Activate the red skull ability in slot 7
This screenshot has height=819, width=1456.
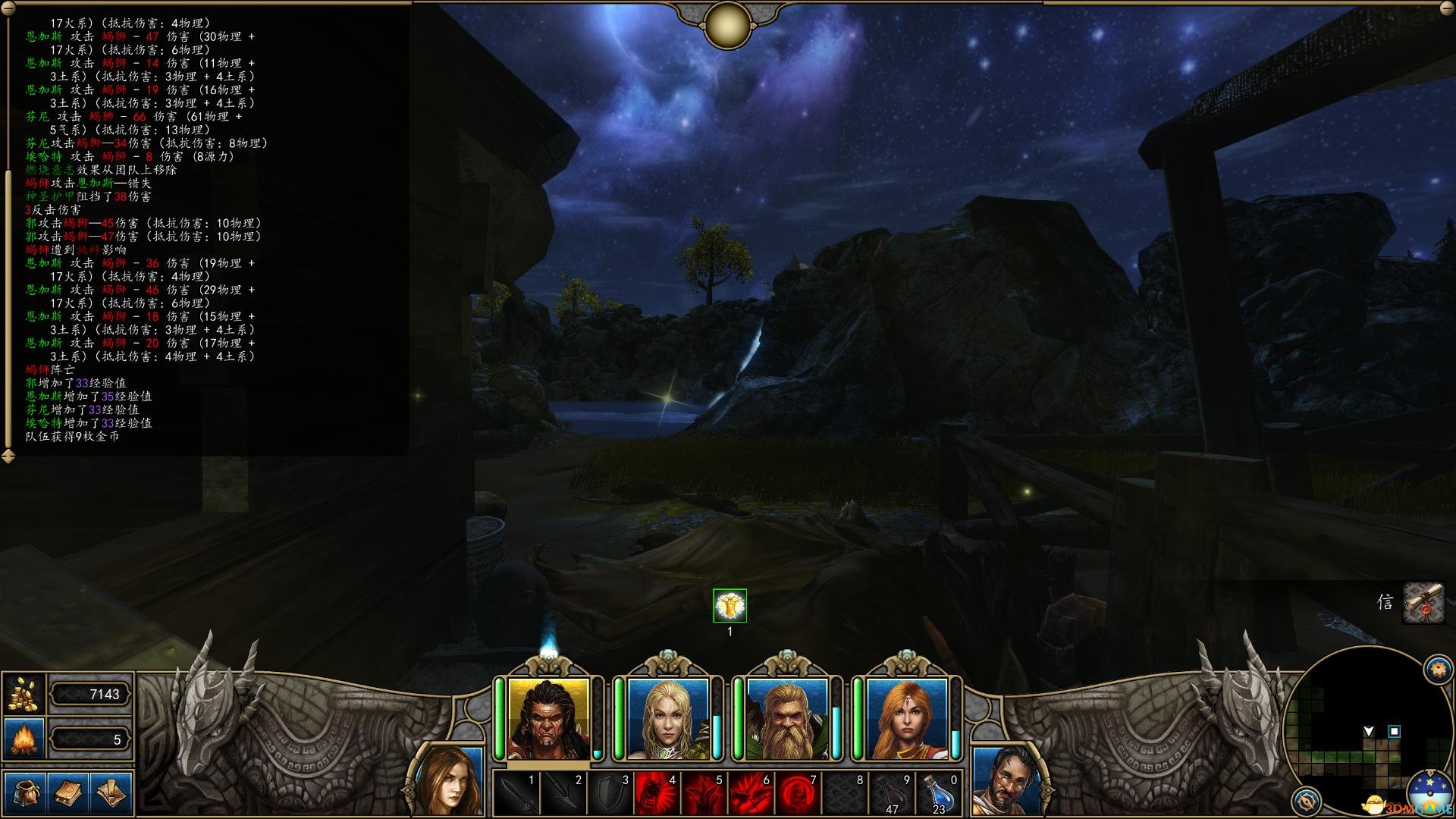798,794
